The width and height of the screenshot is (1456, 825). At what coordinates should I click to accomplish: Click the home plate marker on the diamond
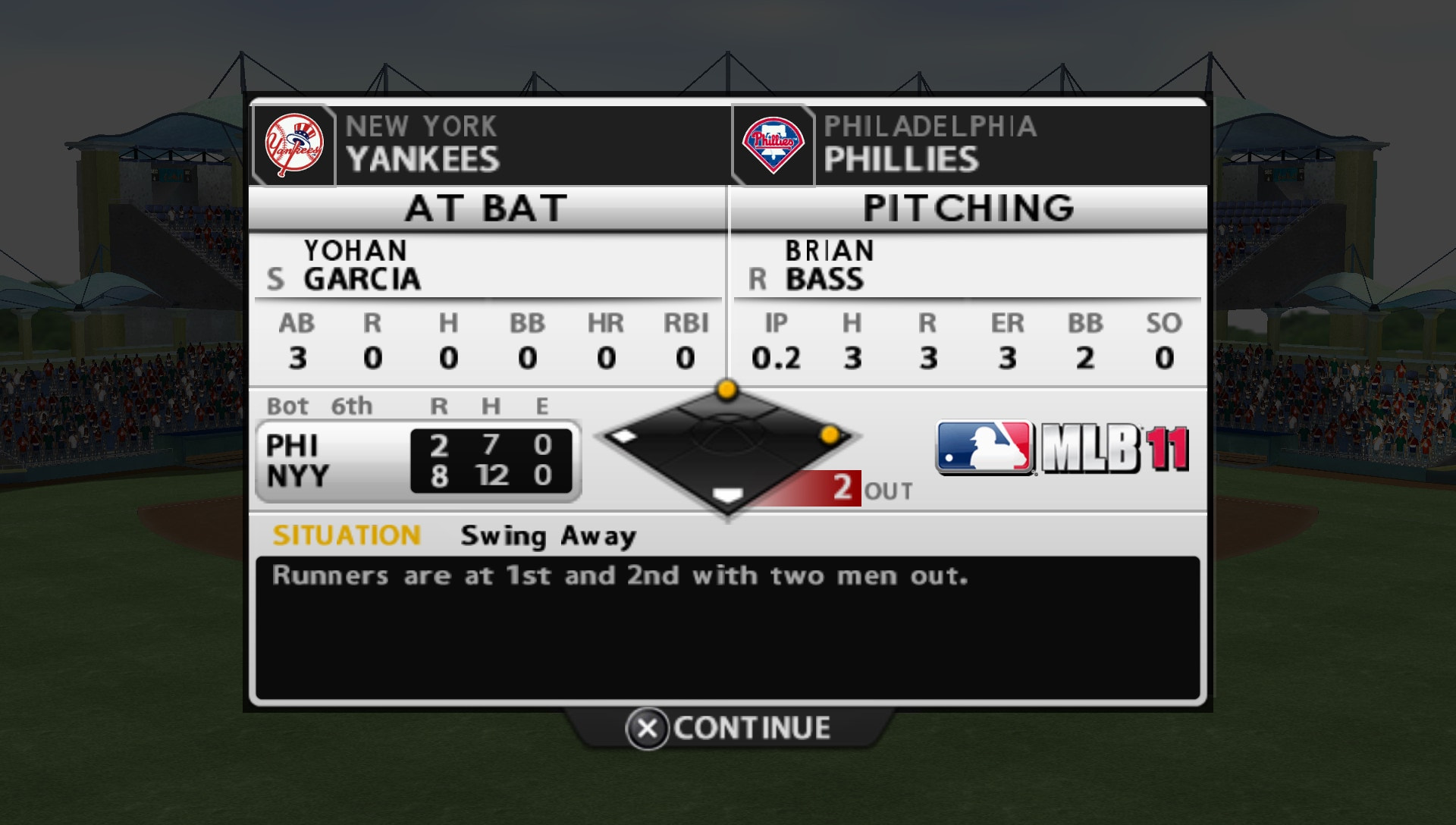point(726,494)
